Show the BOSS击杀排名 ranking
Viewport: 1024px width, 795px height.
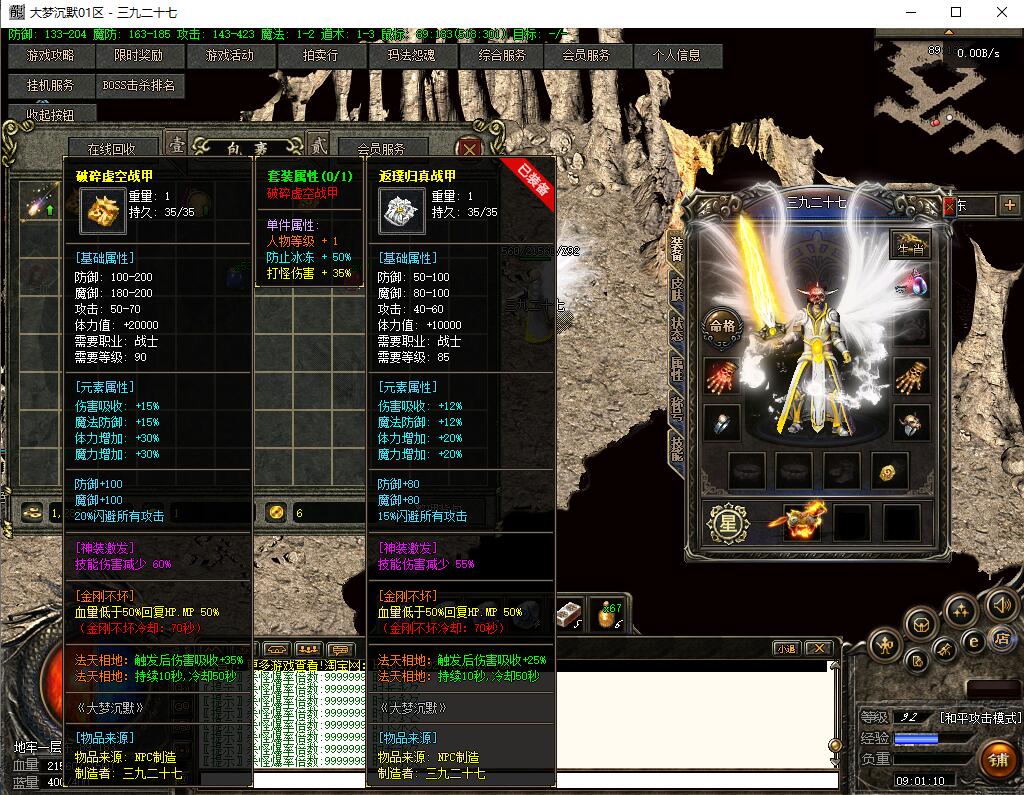coord(139,86)
